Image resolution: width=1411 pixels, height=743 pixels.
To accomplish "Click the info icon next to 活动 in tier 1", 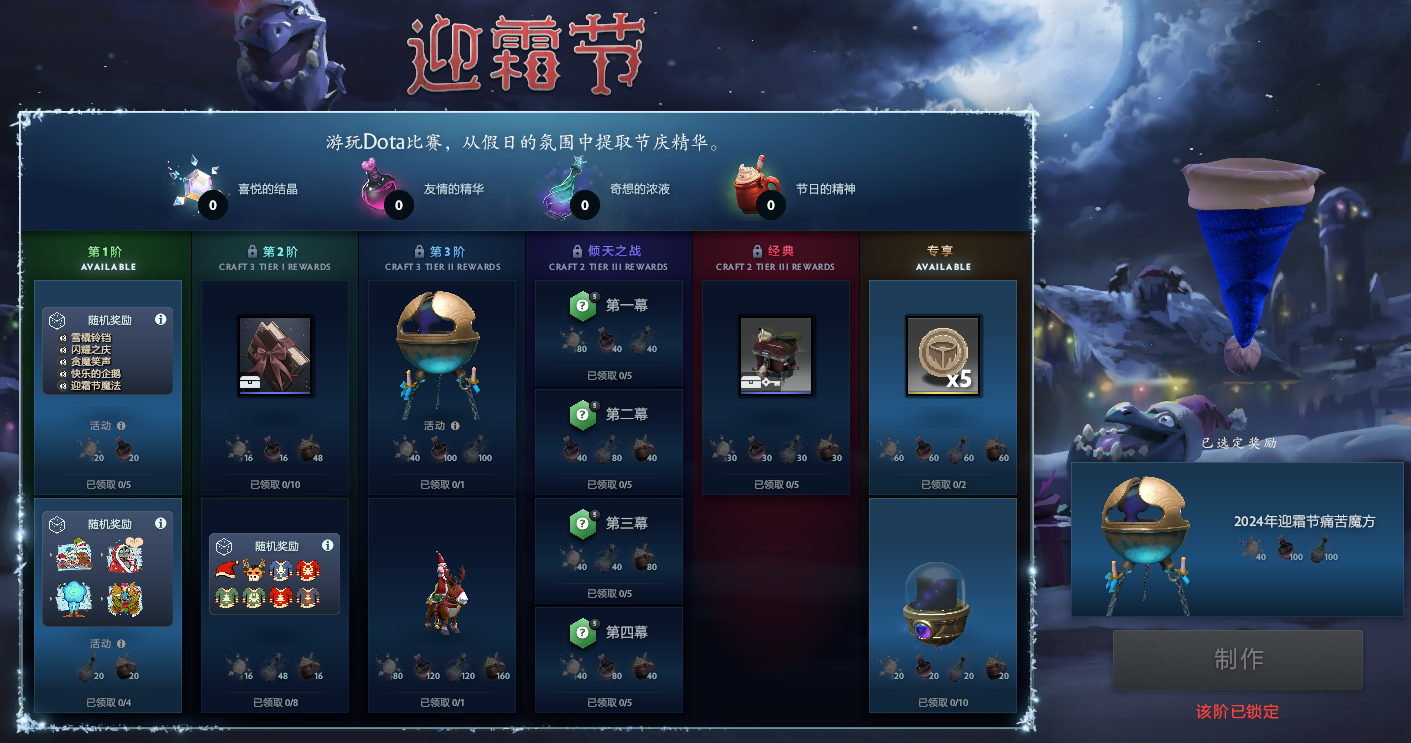I will pyautogui.click(x=122, y=425).
